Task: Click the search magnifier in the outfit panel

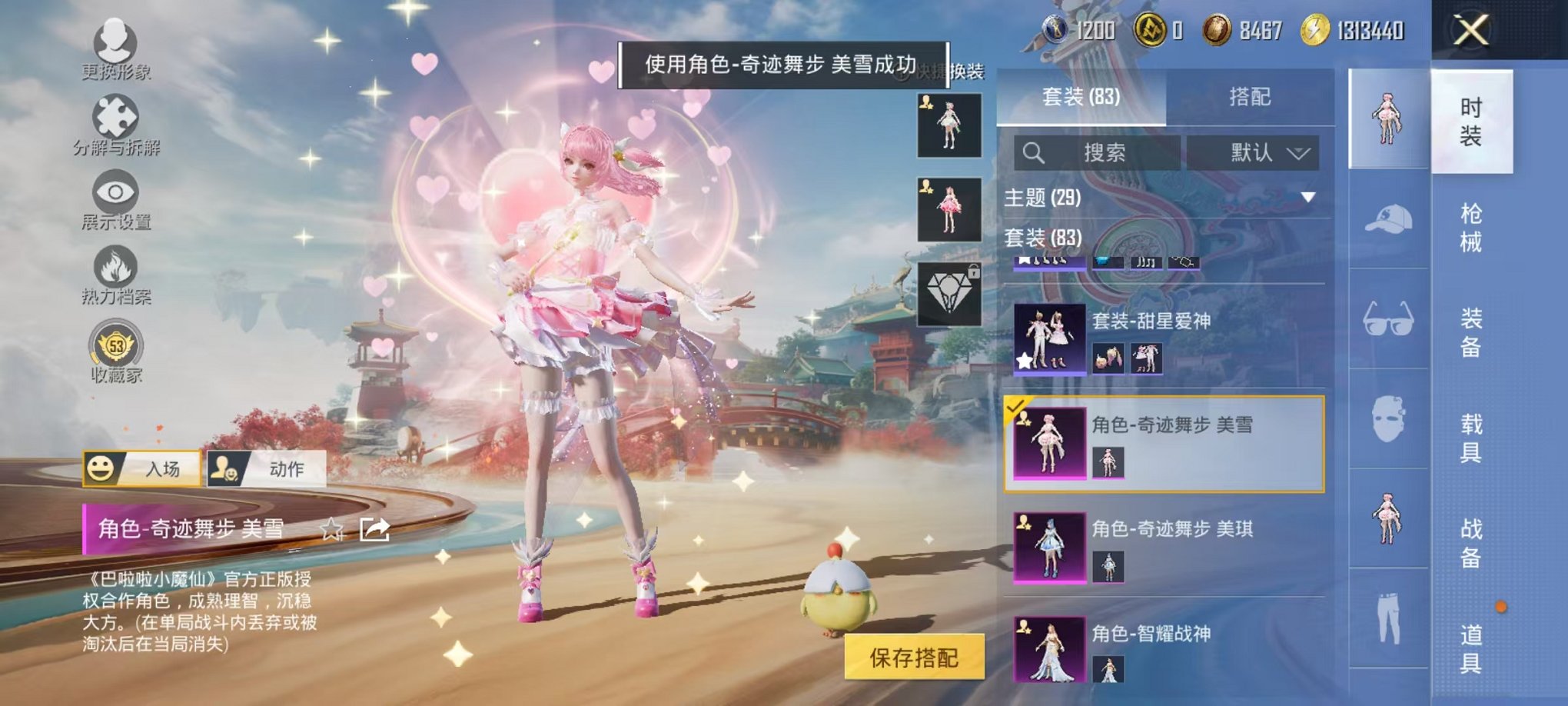Action: click(x=1033, y=151)
